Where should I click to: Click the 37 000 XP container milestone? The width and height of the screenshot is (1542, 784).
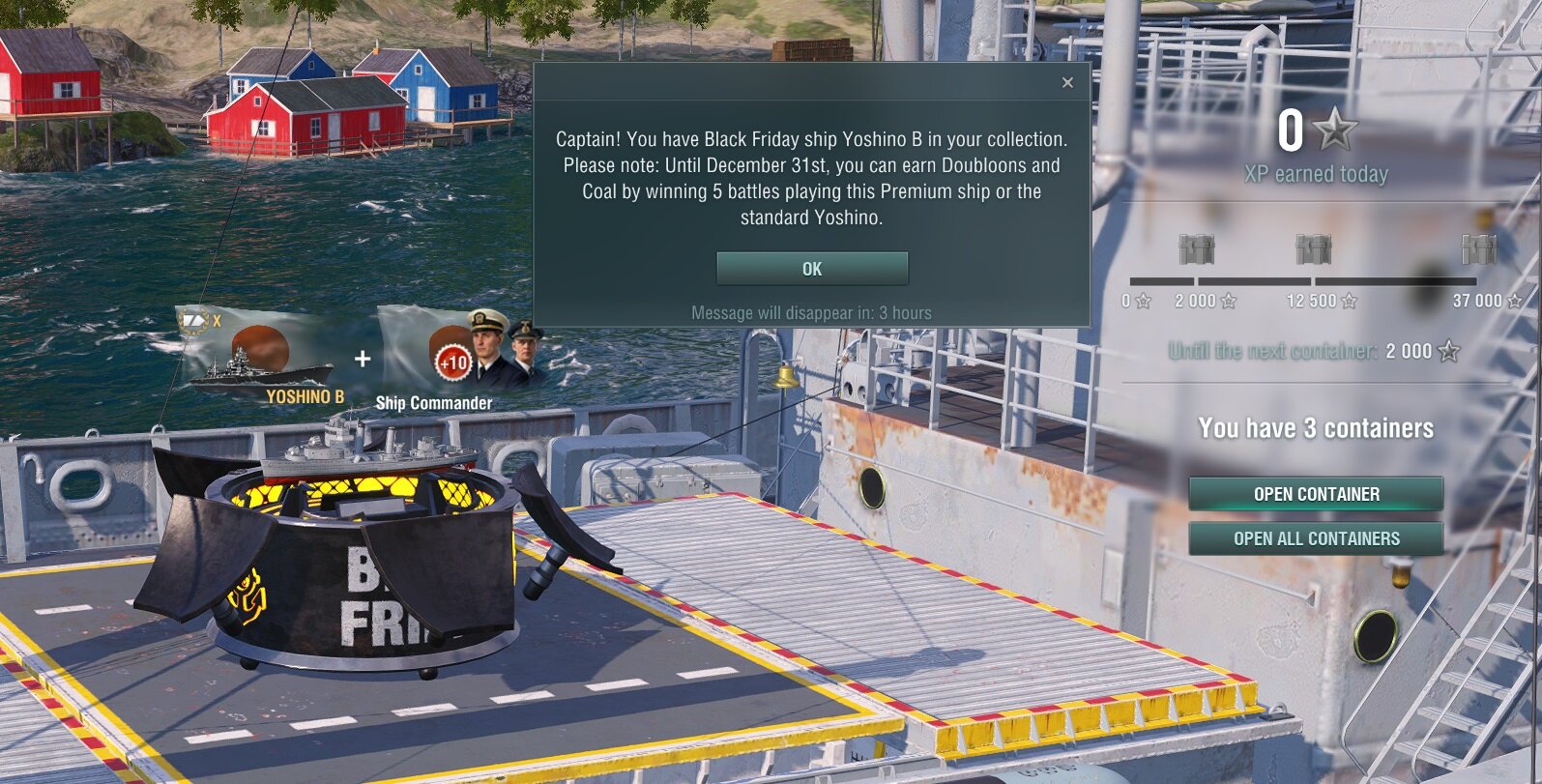pos(1478,250)
